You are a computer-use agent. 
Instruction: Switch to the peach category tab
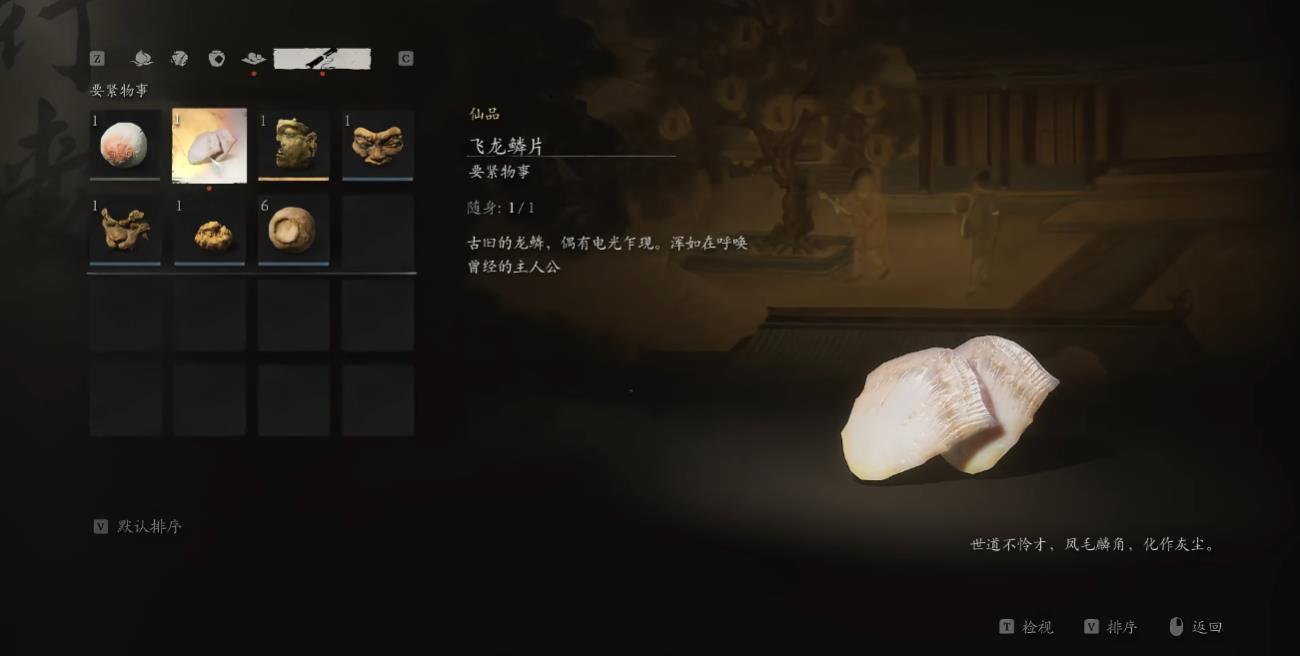[142, 58]
